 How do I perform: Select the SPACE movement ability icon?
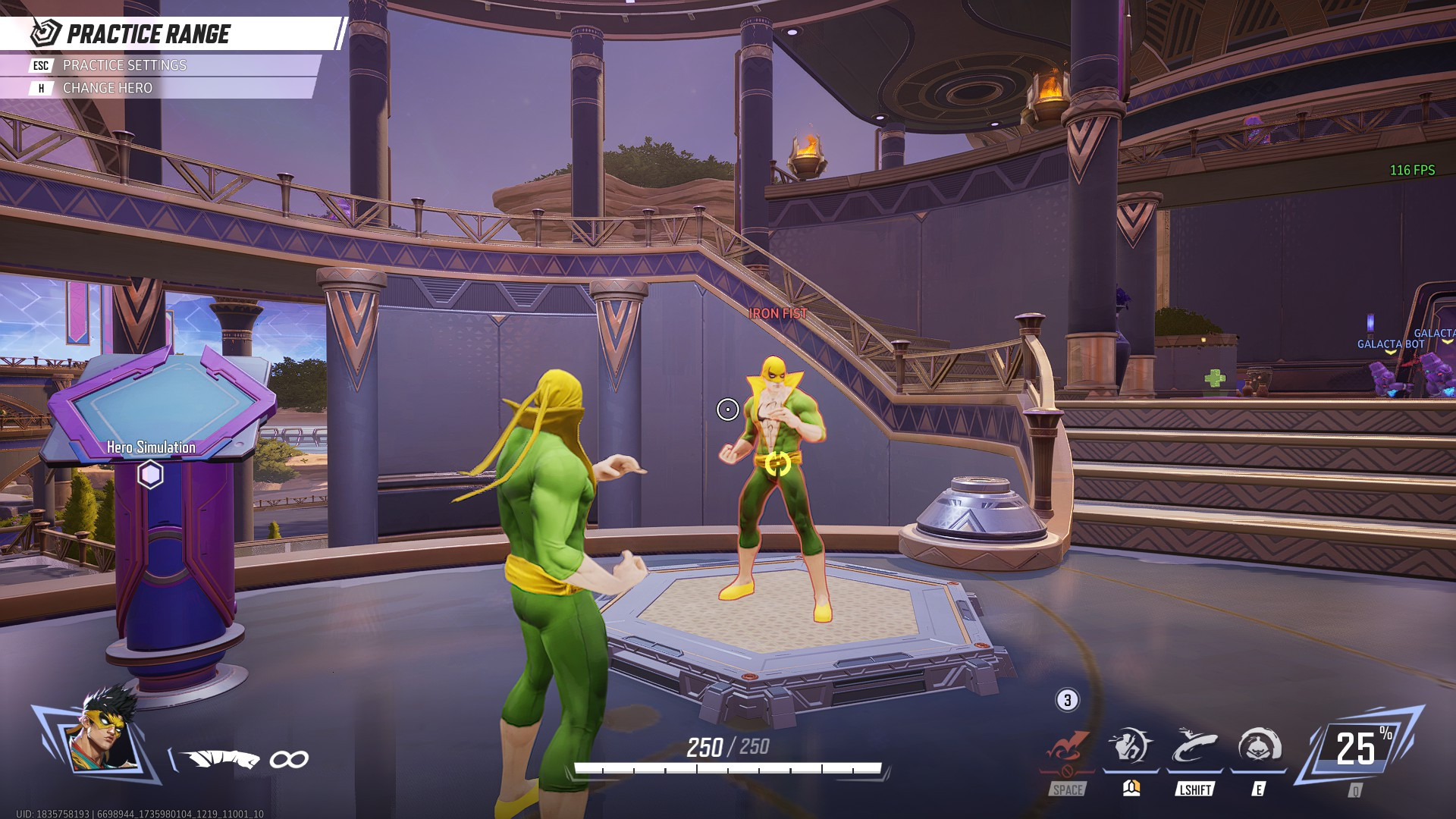coord(1068,747)
